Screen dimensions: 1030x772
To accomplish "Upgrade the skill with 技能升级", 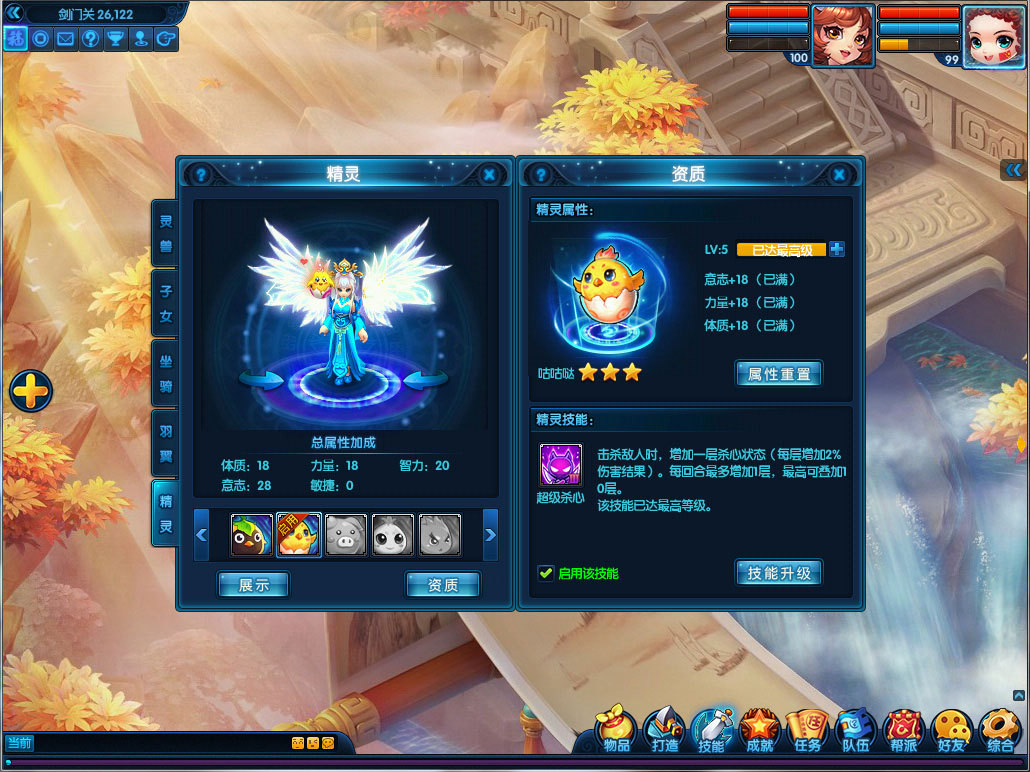I will pos(779,573).
